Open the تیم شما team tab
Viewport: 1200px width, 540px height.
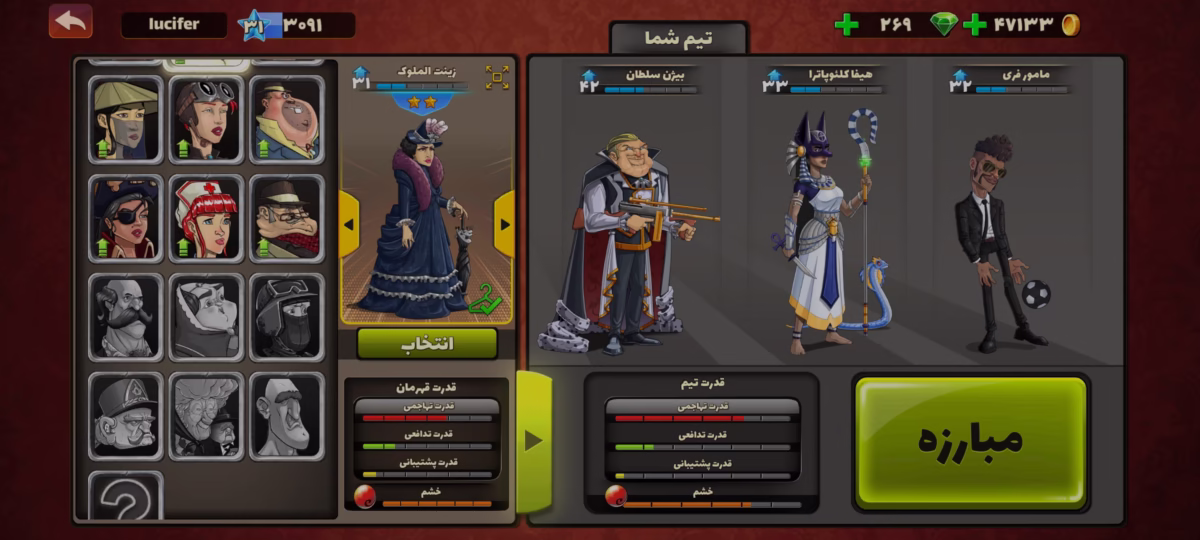679,39
